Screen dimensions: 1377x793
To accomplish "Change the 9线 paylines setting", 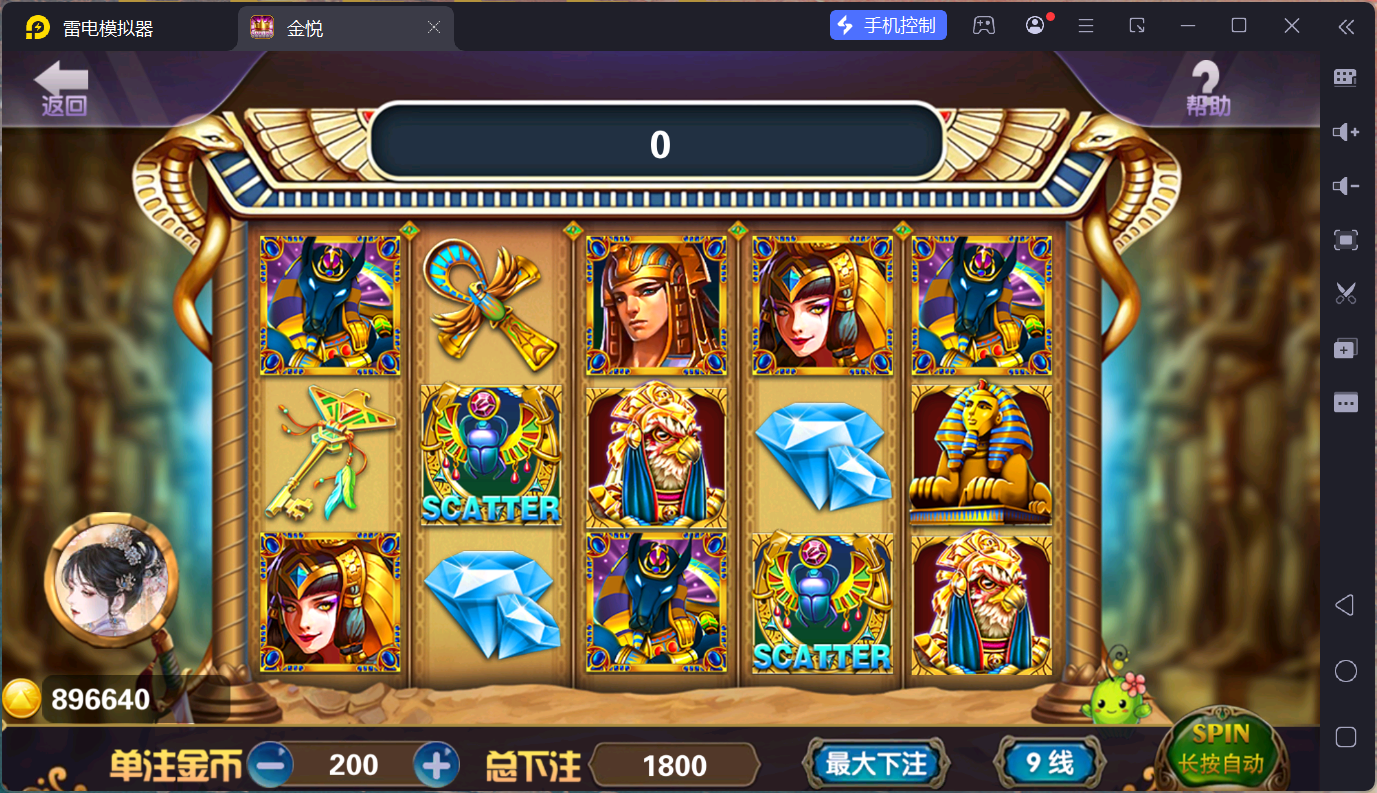I will [1049, 764].
